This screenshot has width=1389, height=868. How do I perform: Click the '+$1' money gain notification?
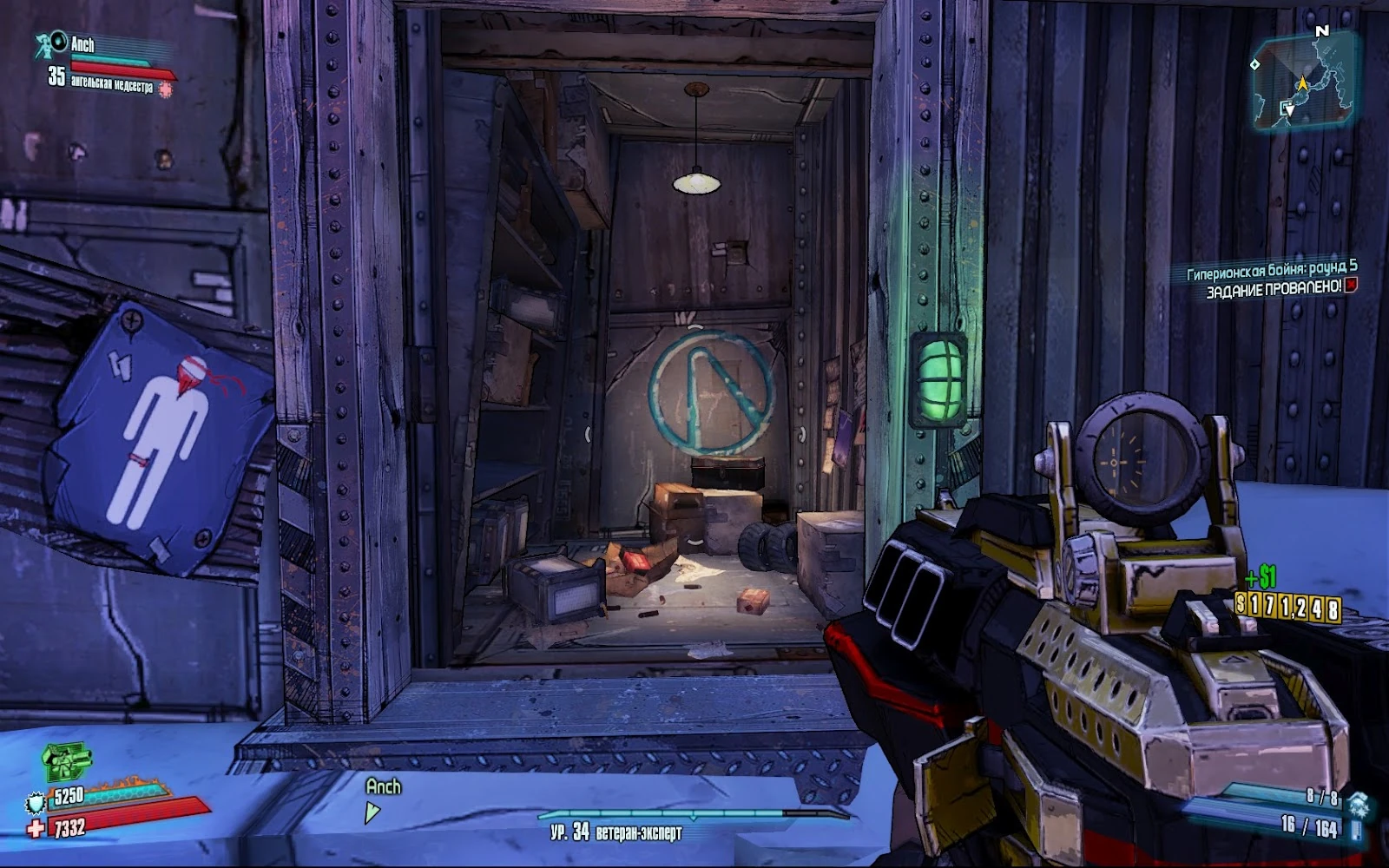[1261, 575]
